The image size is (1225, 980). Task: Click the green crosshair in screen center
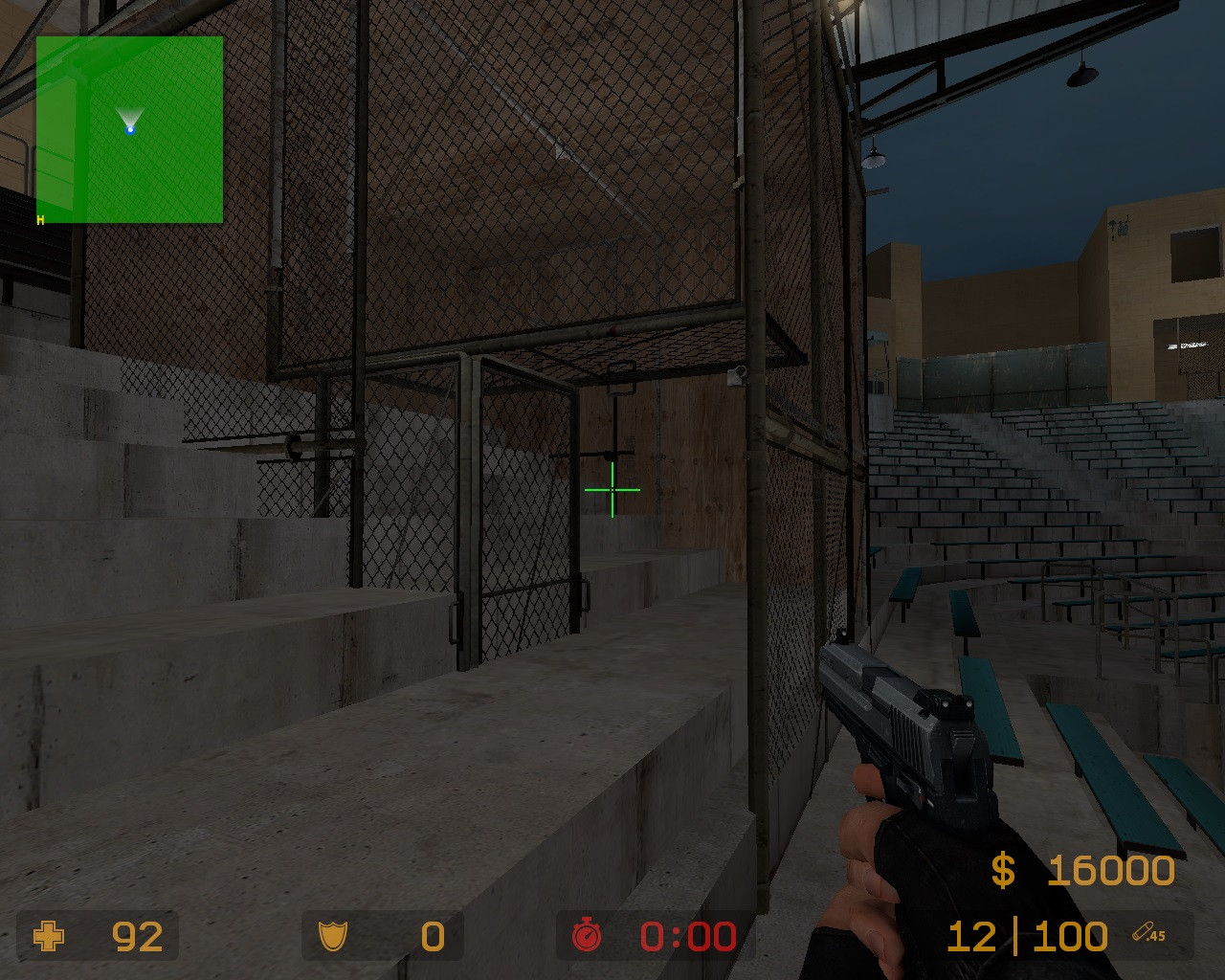pyautogui.click(x=611, y=489)
